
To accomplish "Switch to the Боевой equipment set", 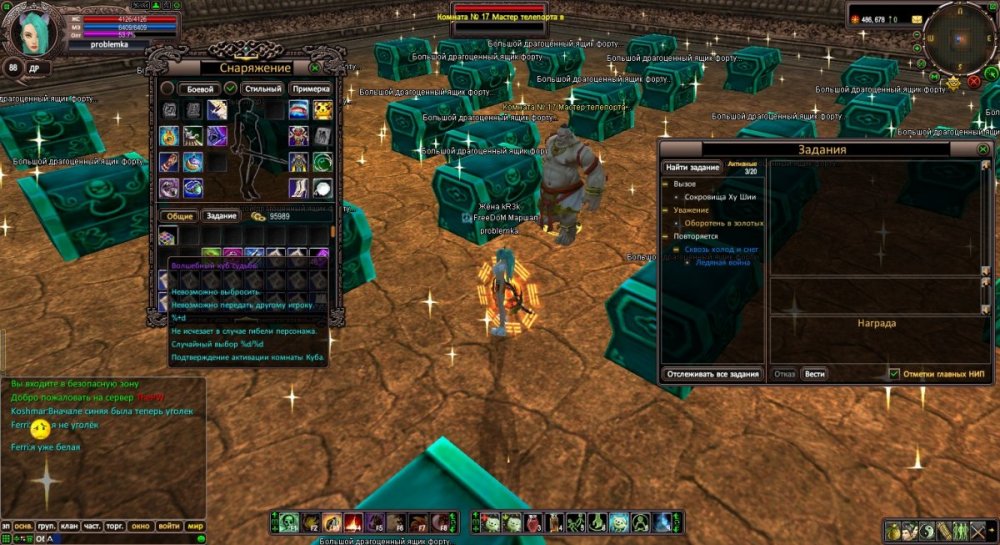I will pyautogui.click(x=196, y=89).
